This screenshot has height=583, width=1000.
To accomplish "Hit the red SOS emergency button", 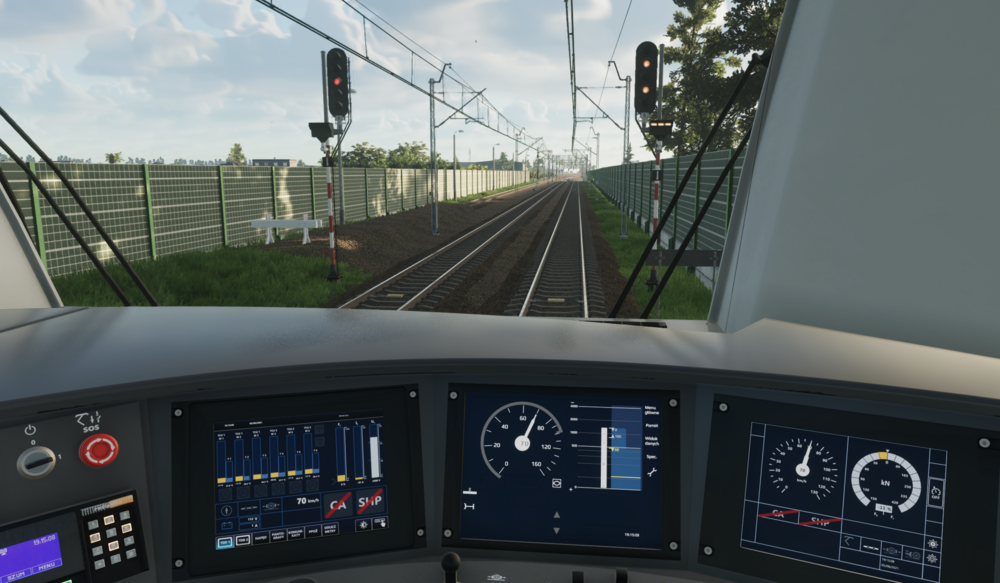I will [x=99, y=450].
